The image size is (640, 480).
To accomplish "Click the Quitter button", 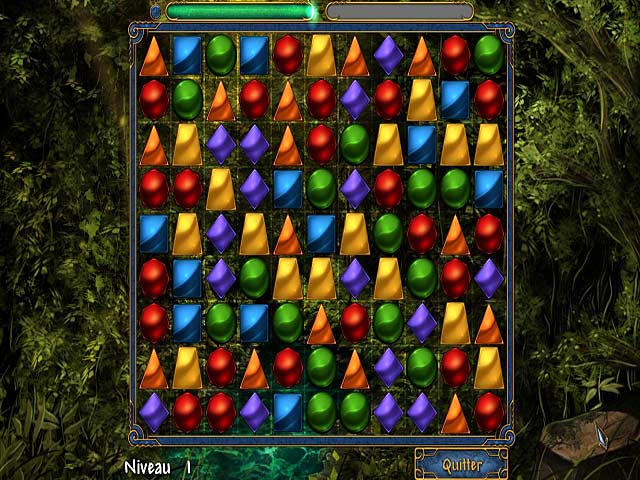I will tap(461, 465).
